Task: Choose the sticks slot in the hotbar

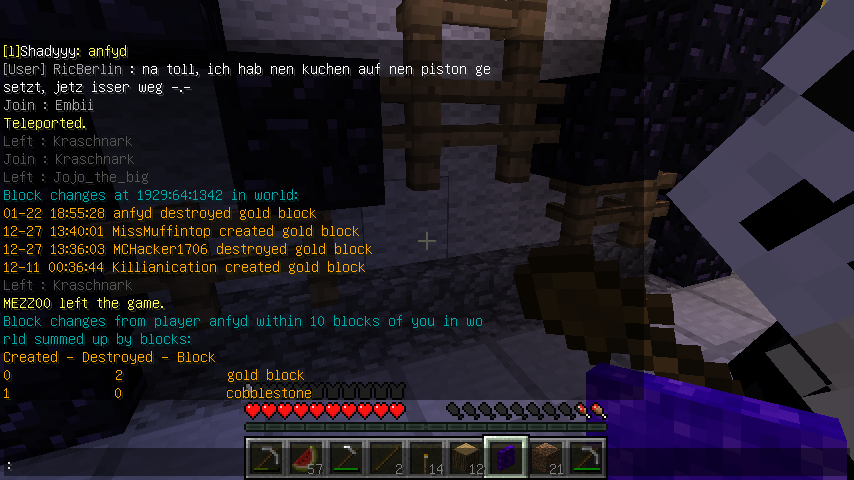Action: (x=387, y=458)
